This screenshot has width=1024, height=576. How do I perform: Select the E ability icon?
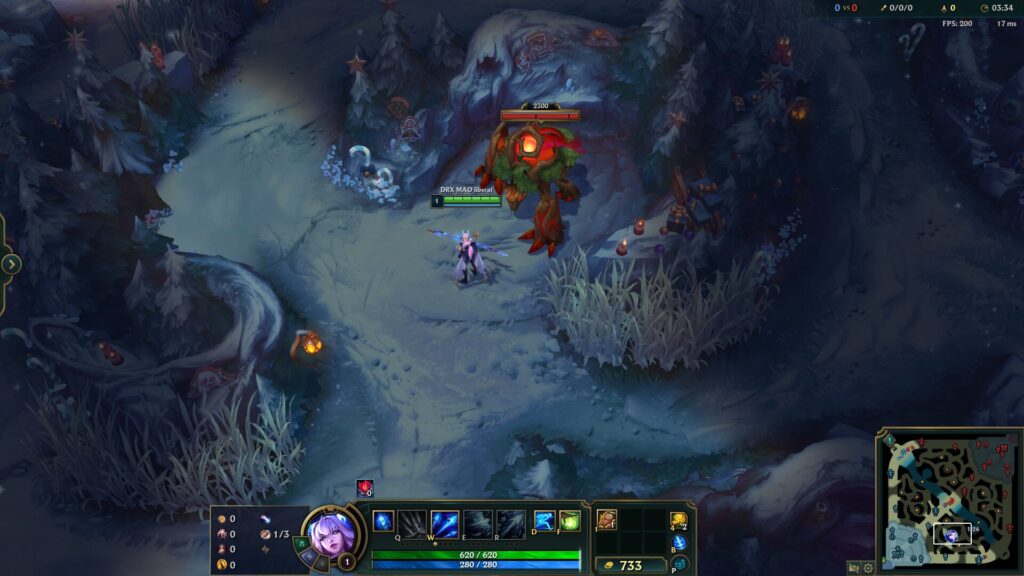tap(478, 523)
